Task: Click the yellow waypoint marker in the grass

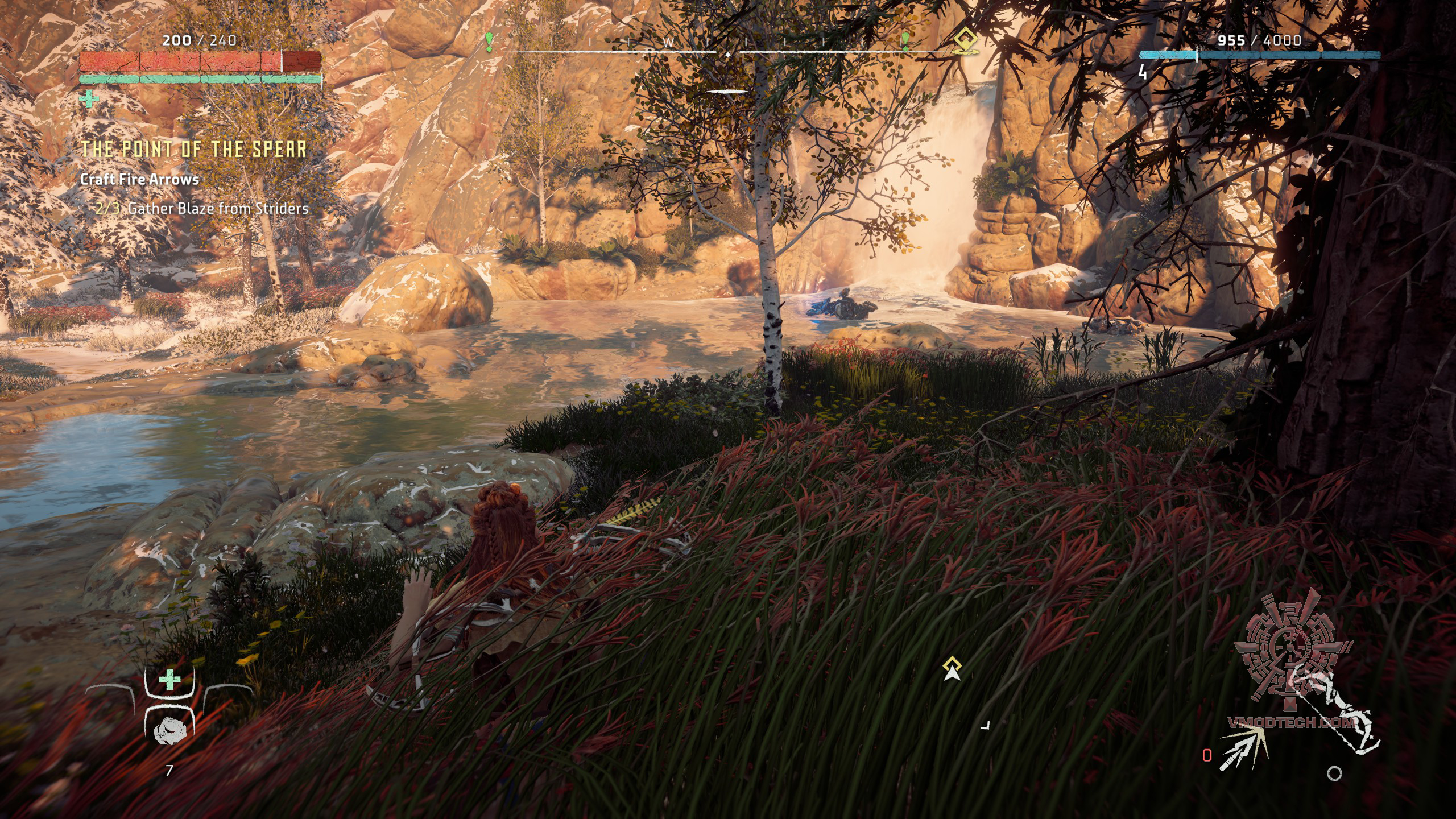Action: [x=952, y=668]
